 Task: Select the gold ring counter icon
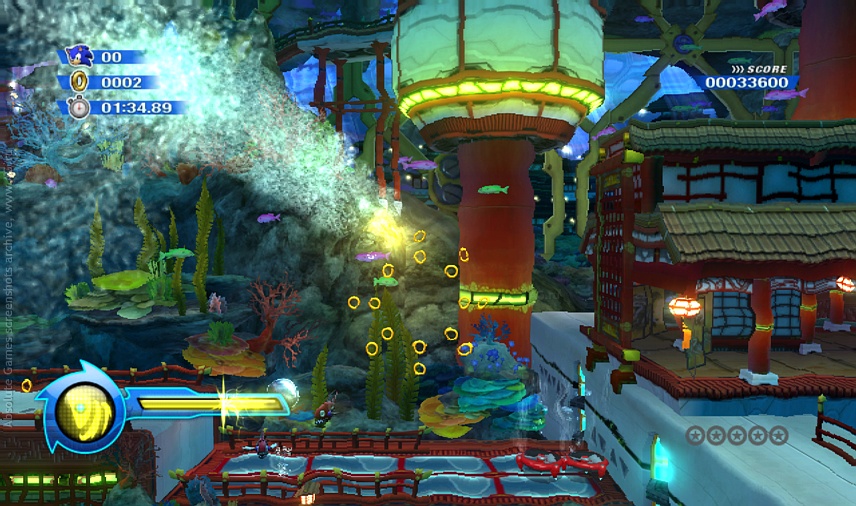tap(79, 82)
